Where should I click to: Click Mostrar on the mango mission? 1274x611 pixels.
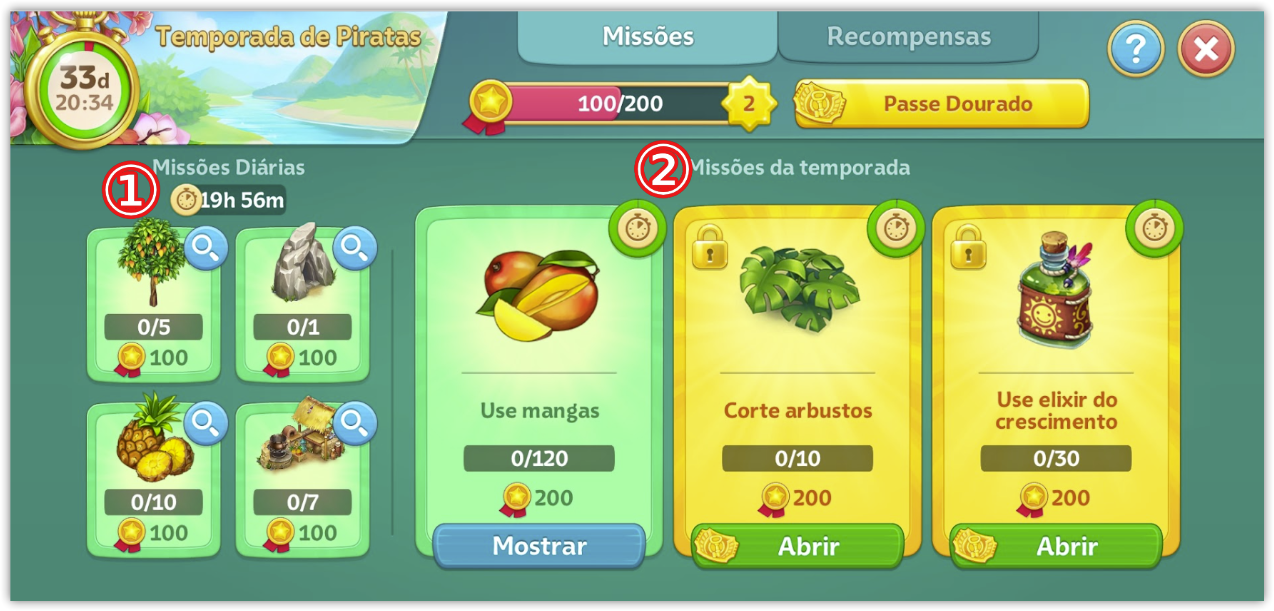[x=539, y=546]
